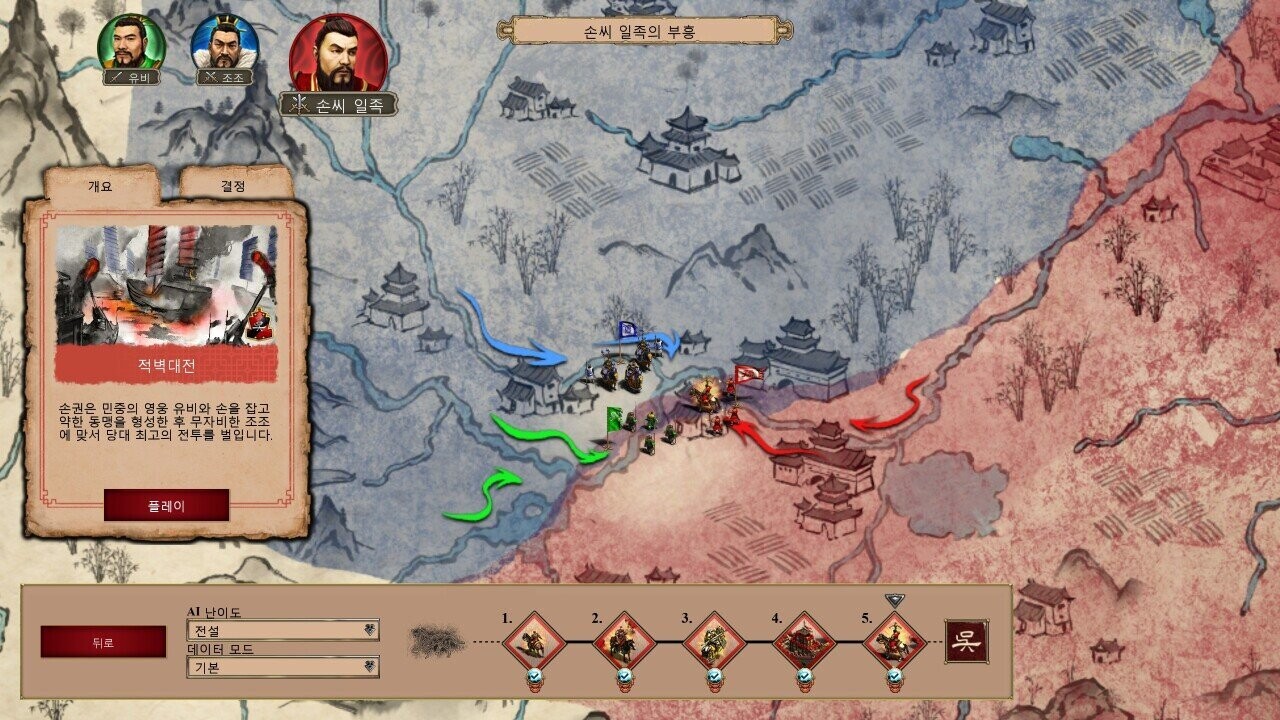
Task: Click the 적벽대전 scenario preview image
Action: [166, 285]
